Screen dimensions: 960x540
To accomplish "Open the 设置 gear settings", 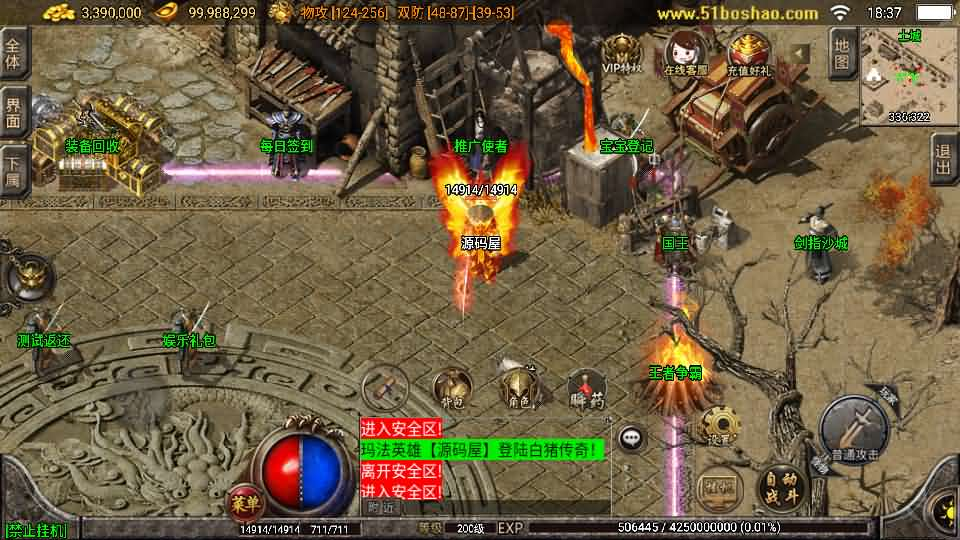I will tap(716, 427).
